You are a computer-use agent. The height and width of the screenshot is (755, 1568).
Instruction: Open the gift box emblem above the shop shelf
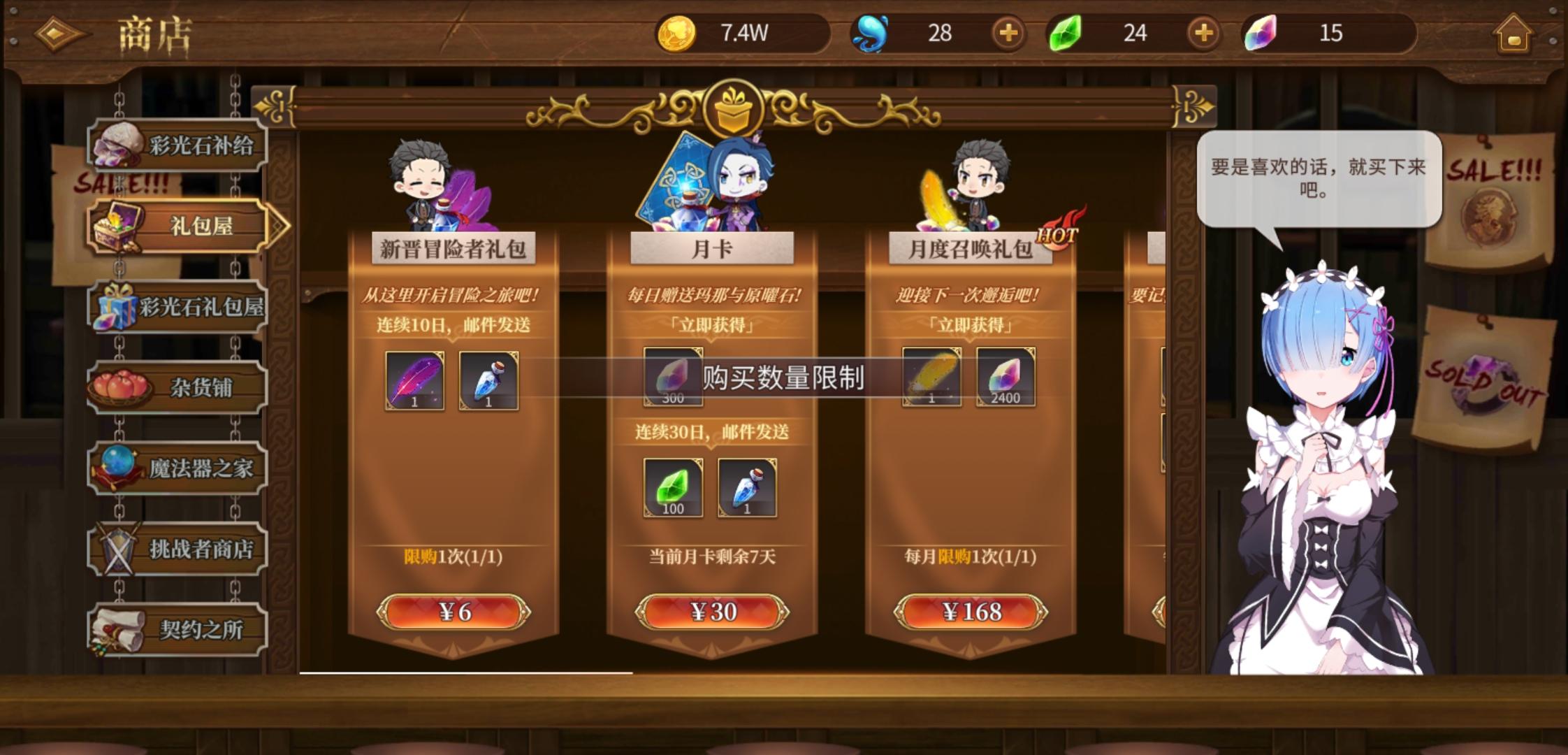tap(732, 105)
